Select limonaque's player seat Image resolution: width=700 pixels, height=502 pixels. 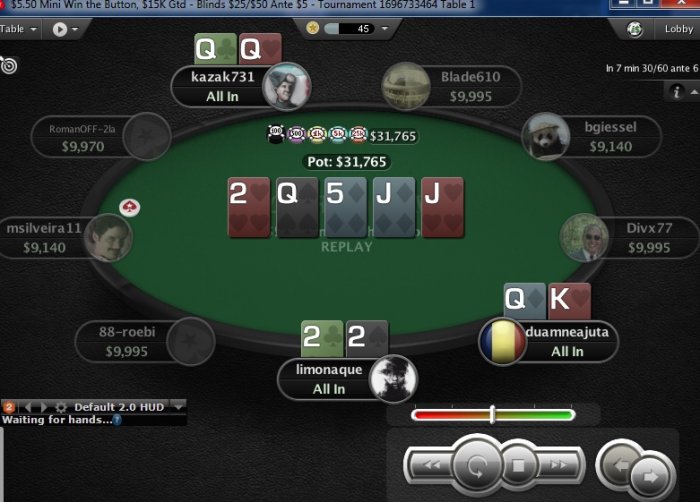point(328,378)
